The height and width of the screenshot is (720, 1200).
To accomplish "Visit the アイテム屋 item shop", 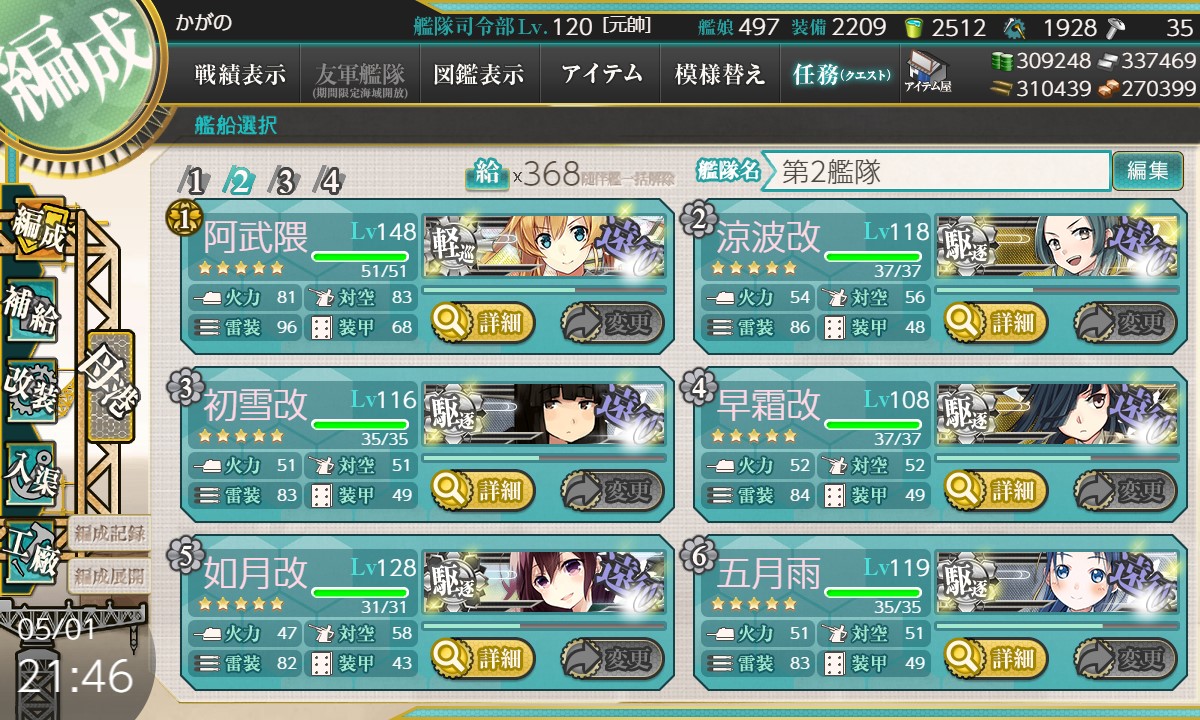I will (x=927, y=73).
